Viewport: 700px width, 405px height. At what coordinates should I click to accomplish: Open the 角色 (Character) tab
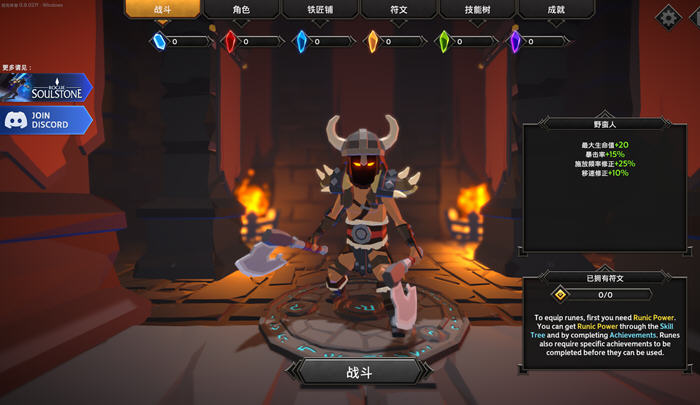pos(240,9)
